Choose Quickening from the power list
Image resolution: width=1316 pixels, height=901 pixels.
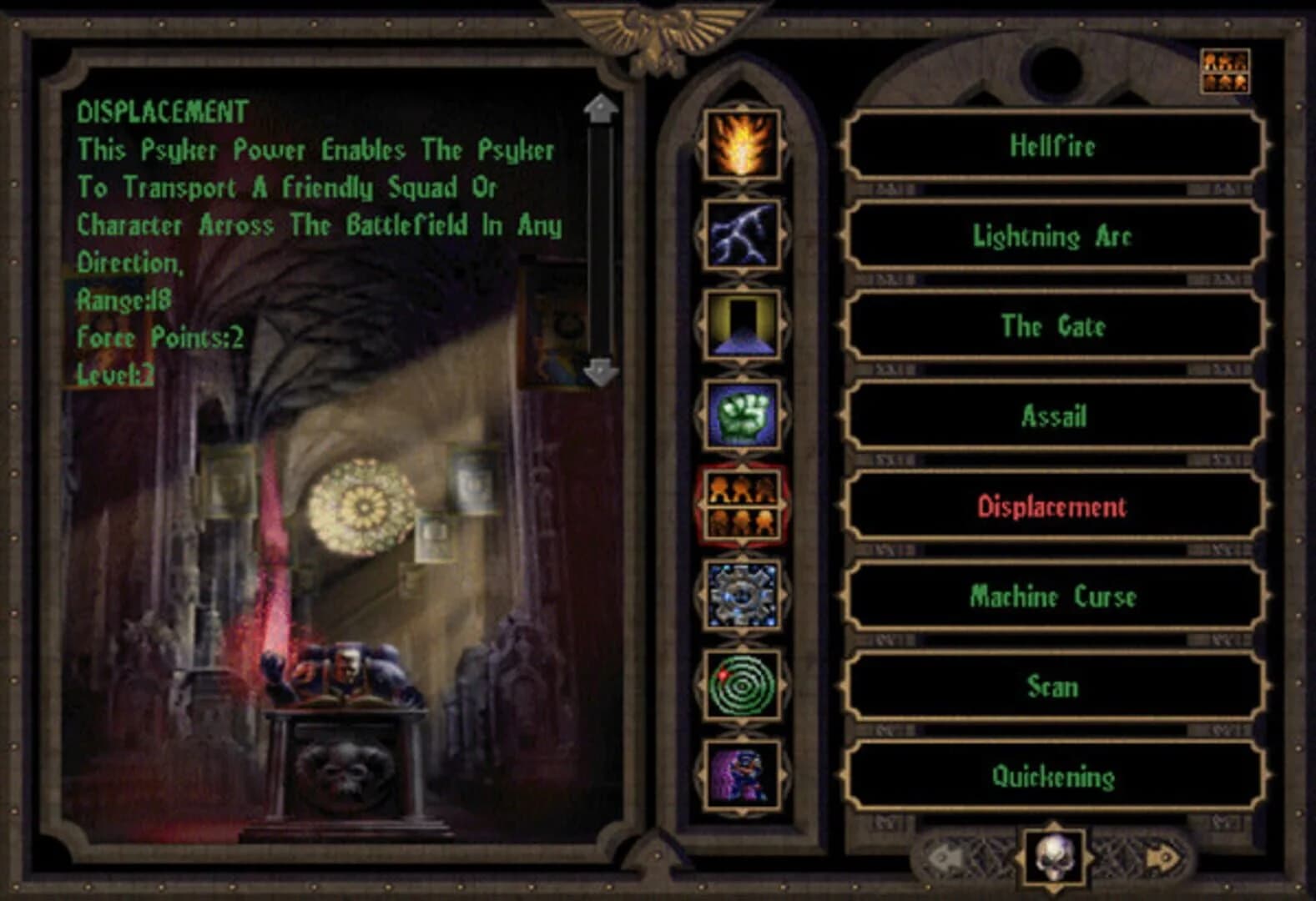pyautogui.click(x=1051, y=776)
